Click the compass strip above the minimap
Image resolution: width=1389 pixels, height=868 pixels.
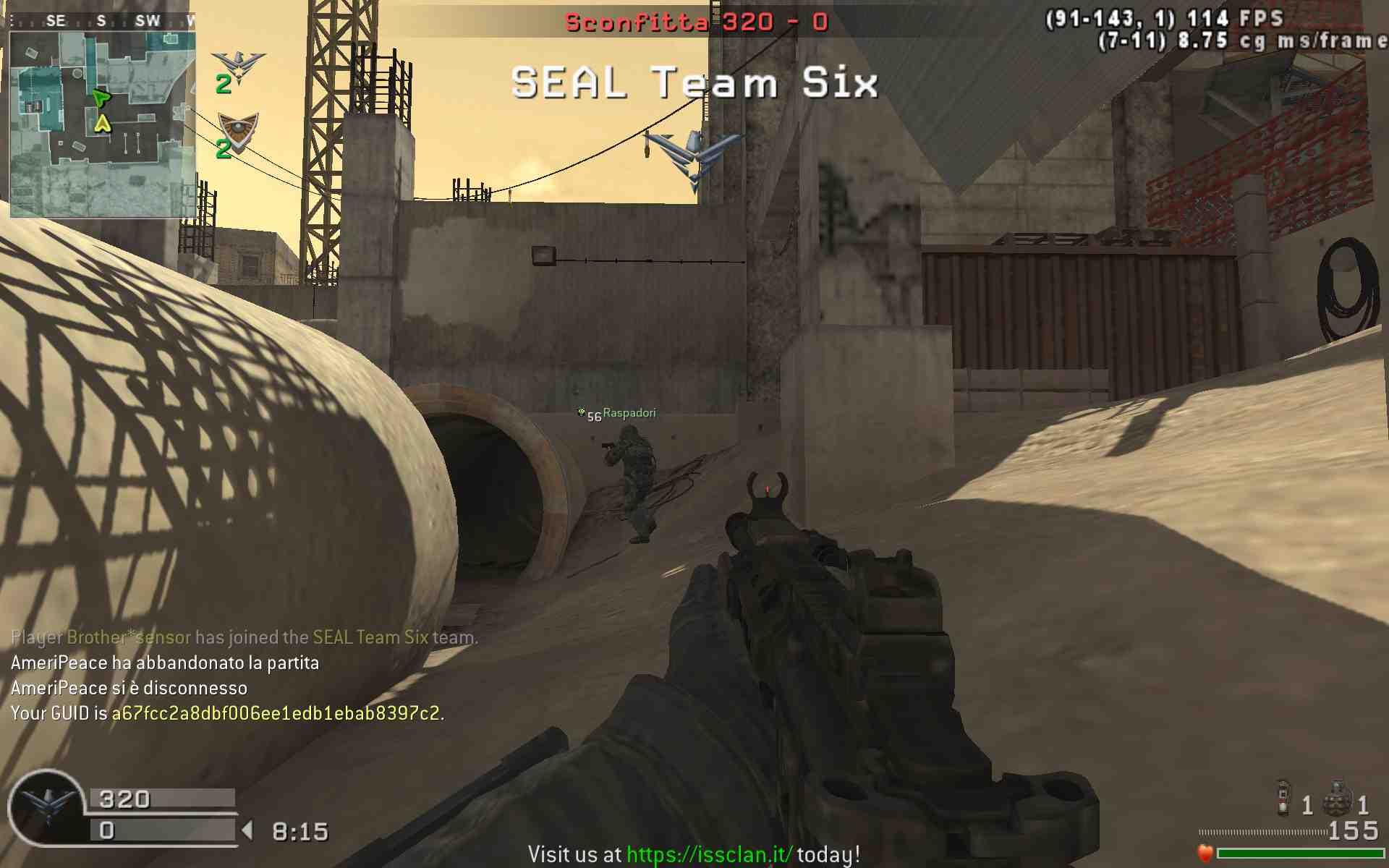coord(102,21)
